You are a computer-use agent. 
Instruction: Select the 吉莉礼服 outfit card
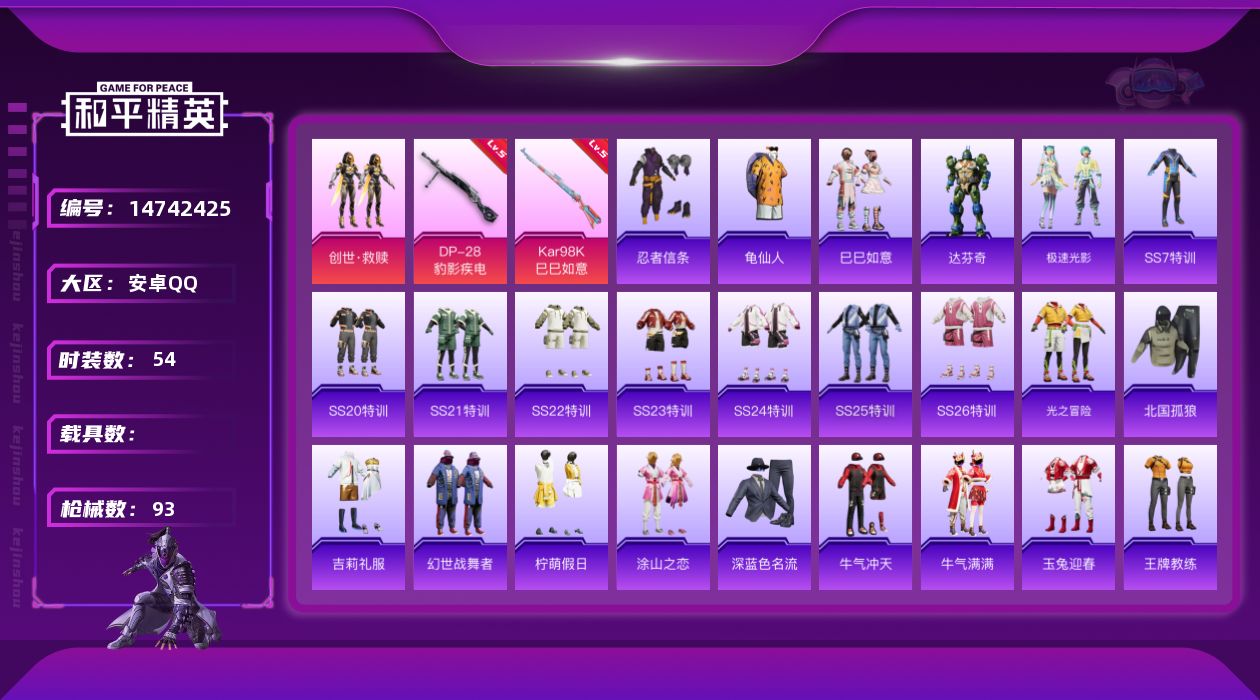[358, 517]
